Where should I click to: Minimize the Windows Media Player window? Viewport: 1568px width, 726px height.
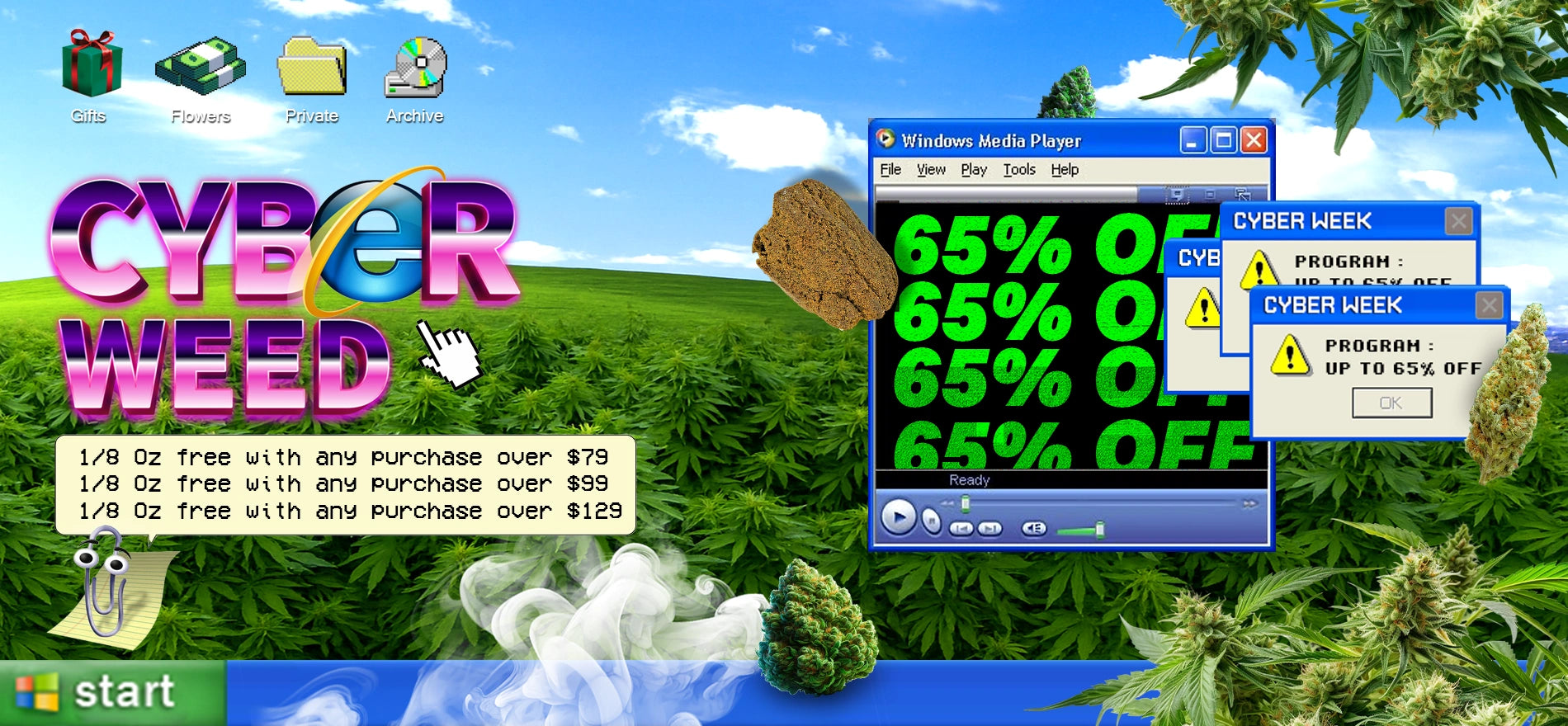point(1193,141)
